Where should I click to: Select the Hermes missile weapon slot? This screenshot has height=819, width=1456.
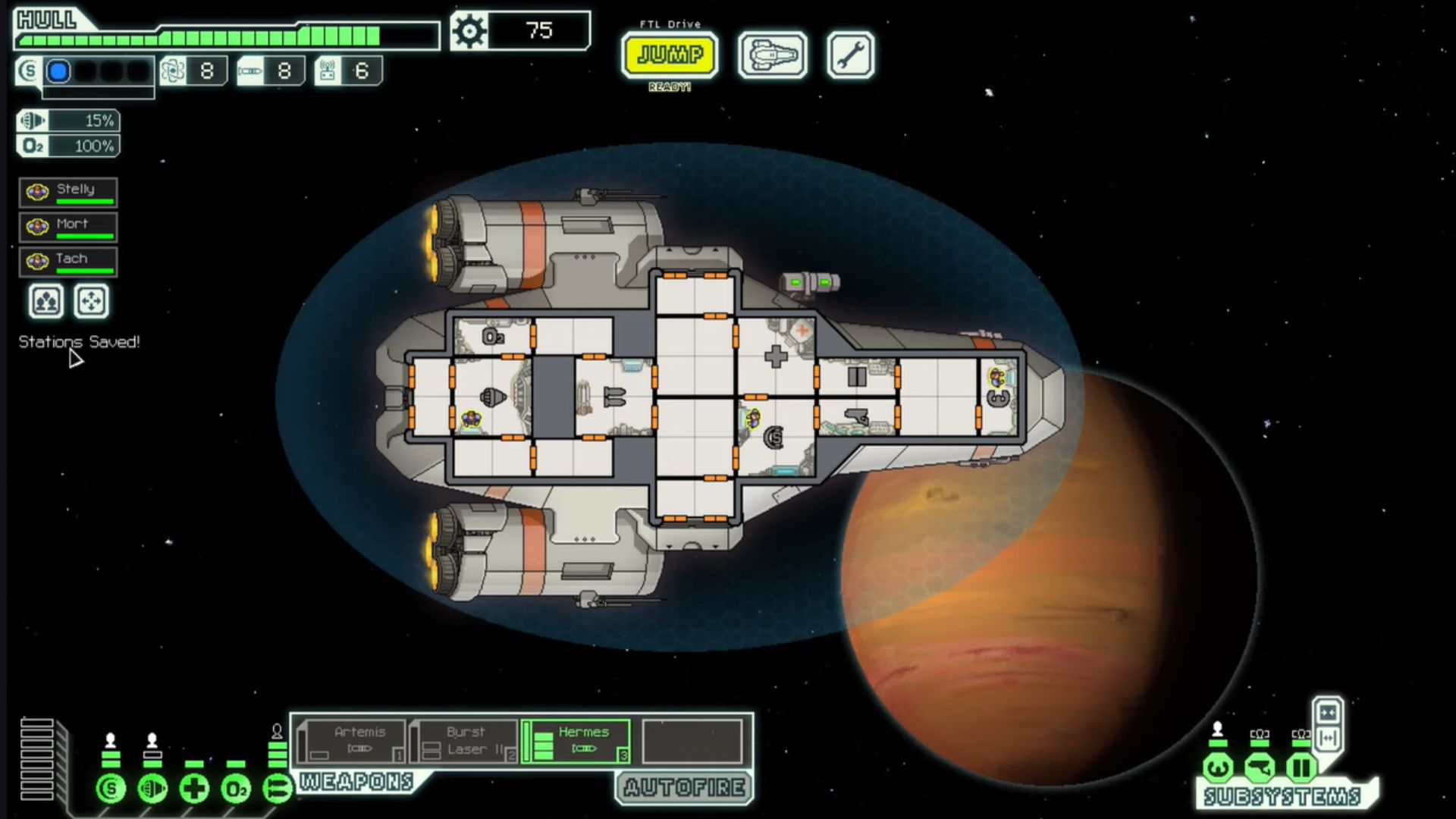576,742
